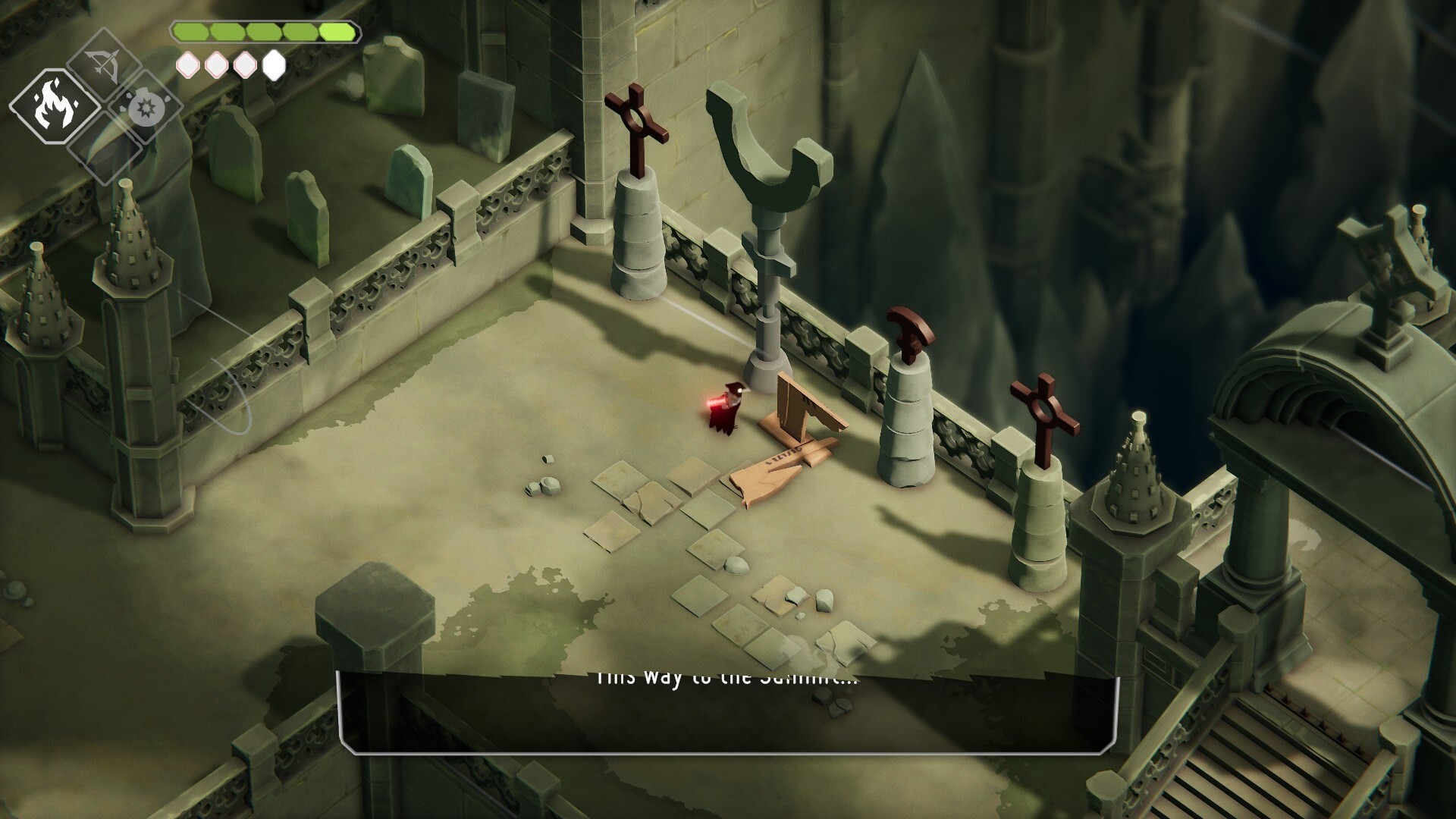Switch to the bow and arrow ability
This screenshot has width=1456, height=819.
[103, 65]
